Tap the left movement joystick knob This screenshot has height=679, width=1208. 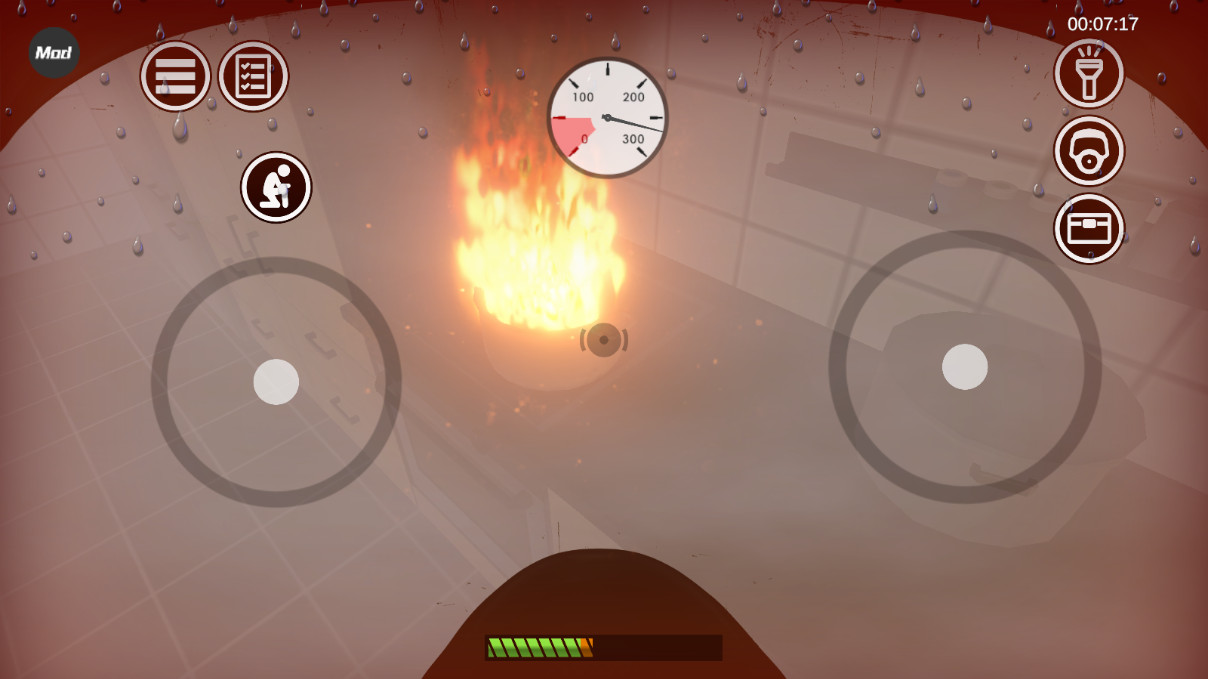(276, 382)
